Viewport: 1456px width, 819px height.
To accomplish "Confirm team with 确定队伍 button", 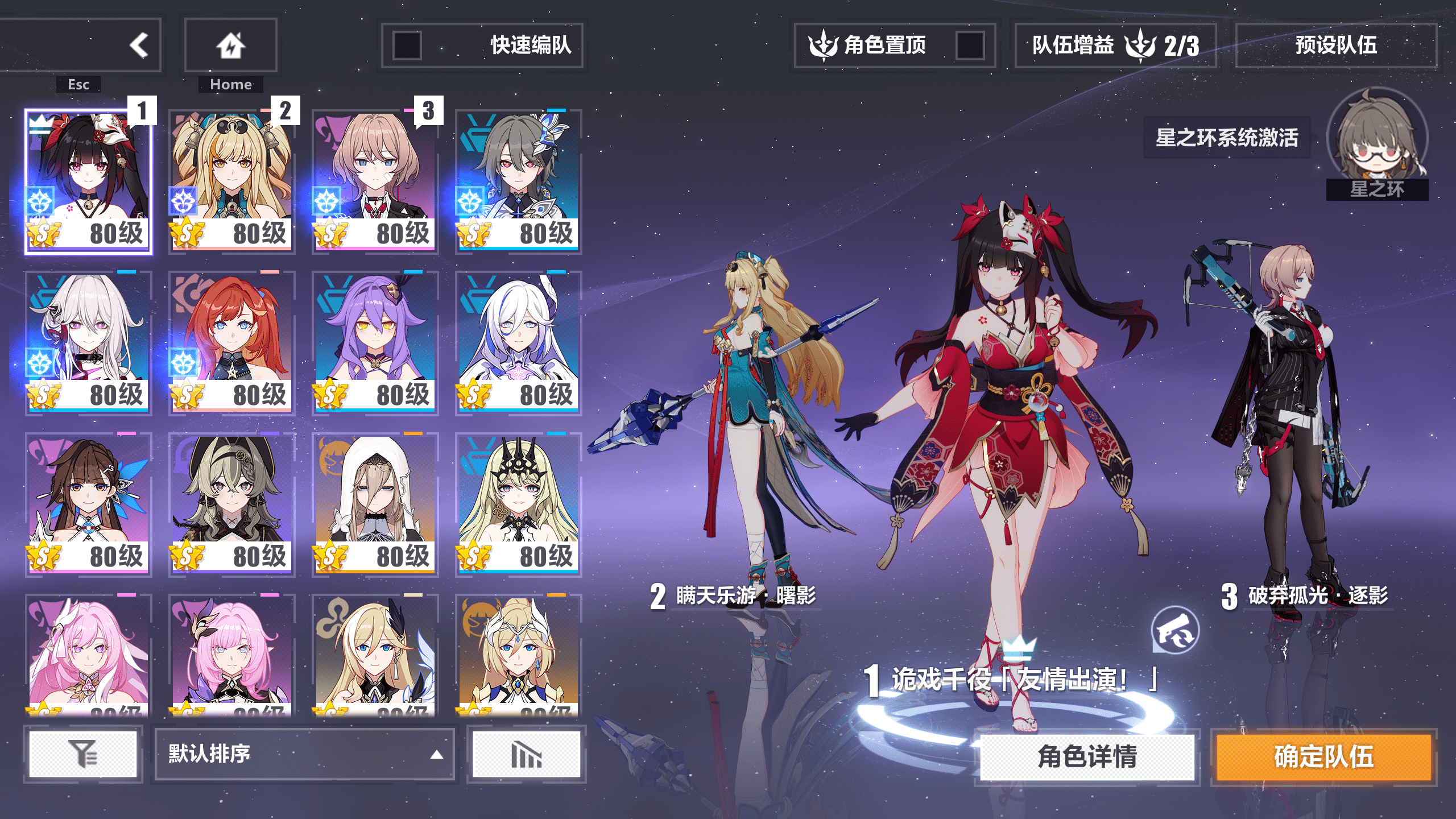I will tap(1323, 757).
